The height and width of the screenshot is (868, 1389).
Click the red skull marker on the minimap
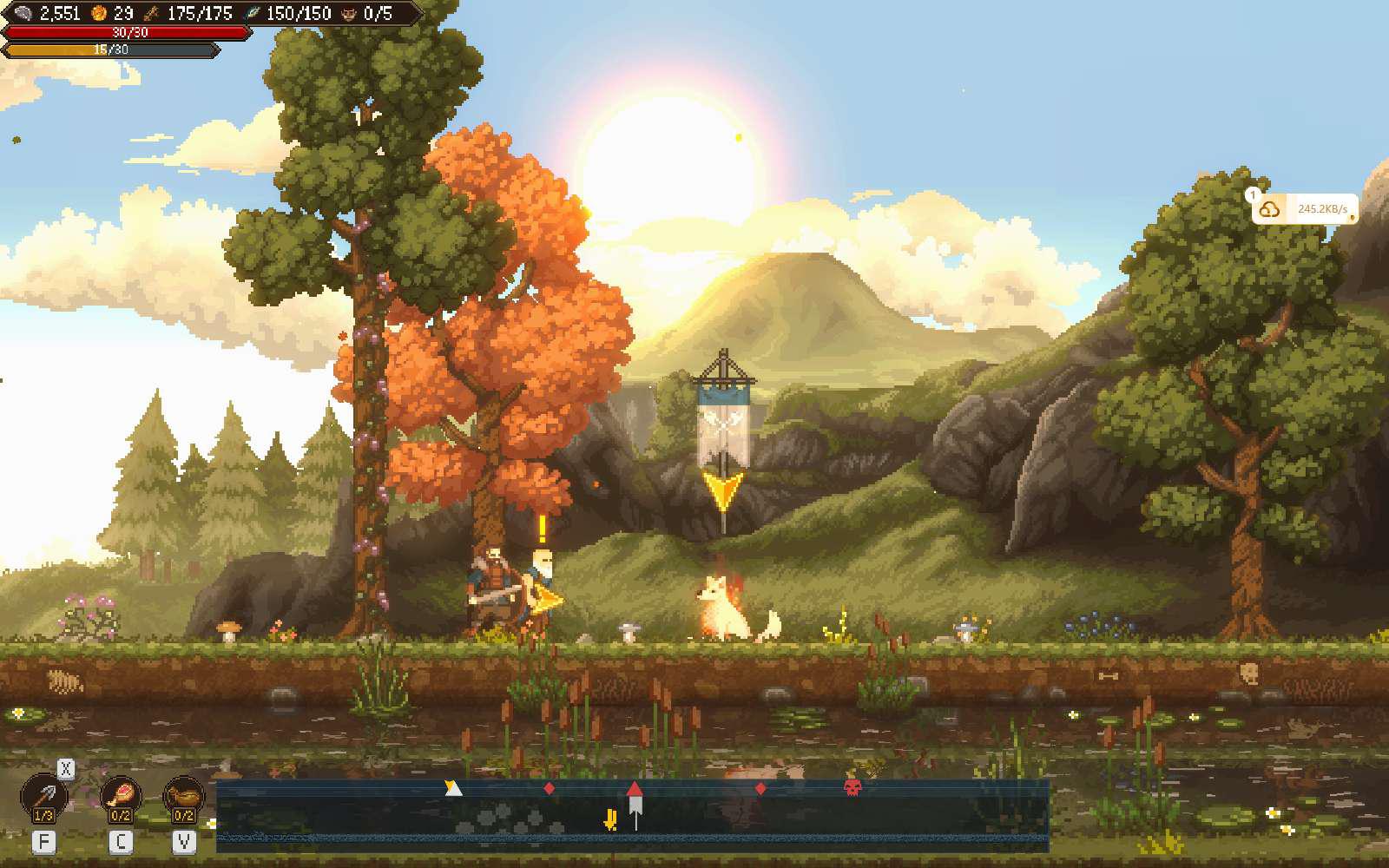pyautogui.click(x=852, y=787)
